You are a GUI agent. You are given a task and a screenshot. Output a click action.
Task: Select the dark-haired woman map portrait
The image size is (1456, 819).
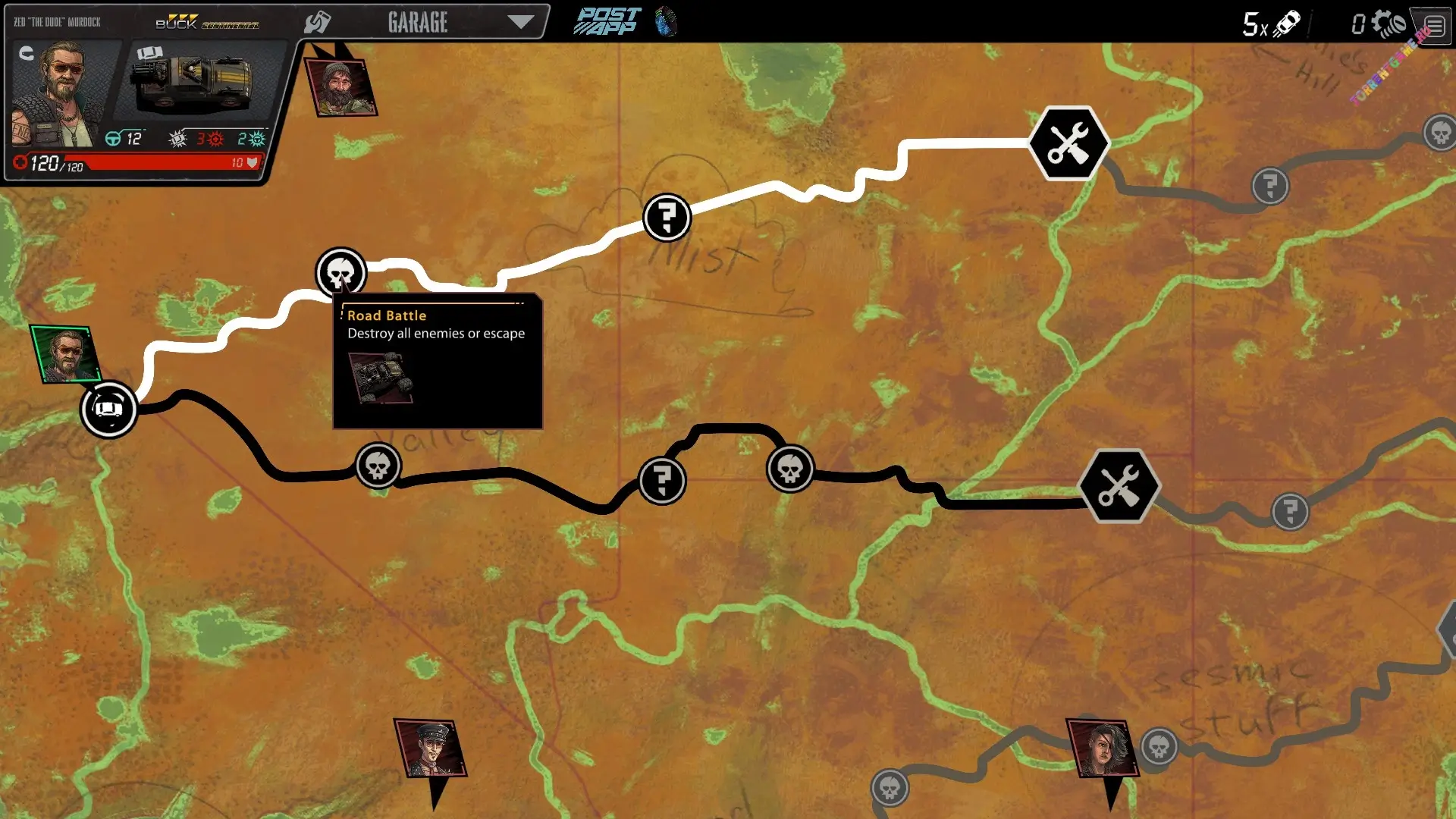click(1102, 748)
